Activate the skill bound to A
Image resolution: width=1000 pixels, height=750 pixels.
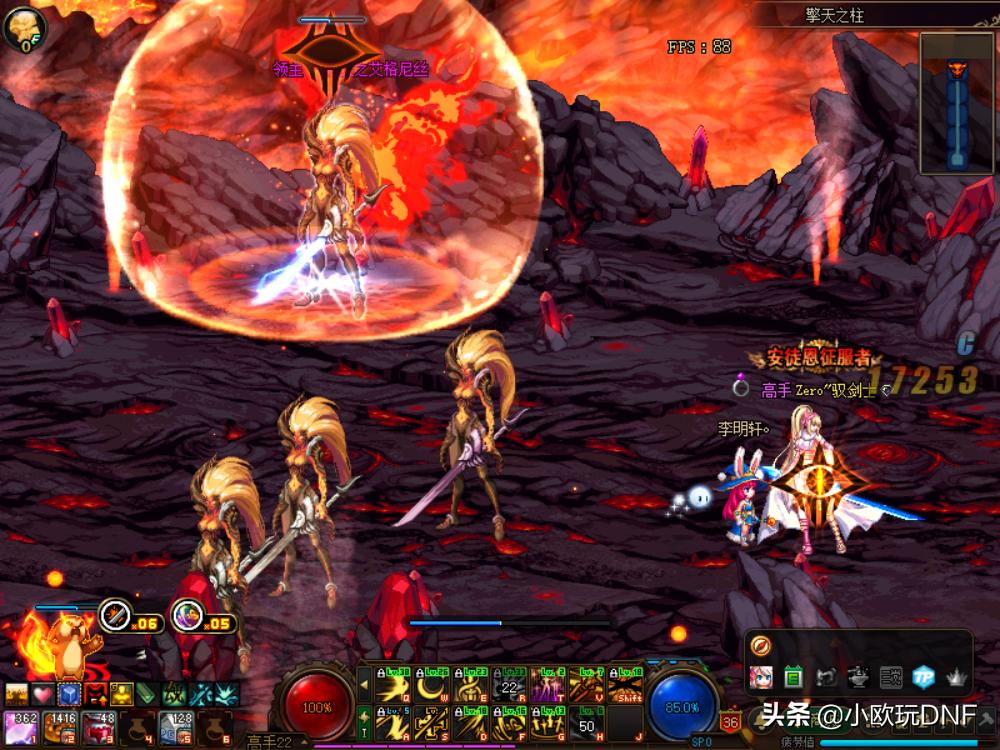pyautogui.click(x=392, y=723)
